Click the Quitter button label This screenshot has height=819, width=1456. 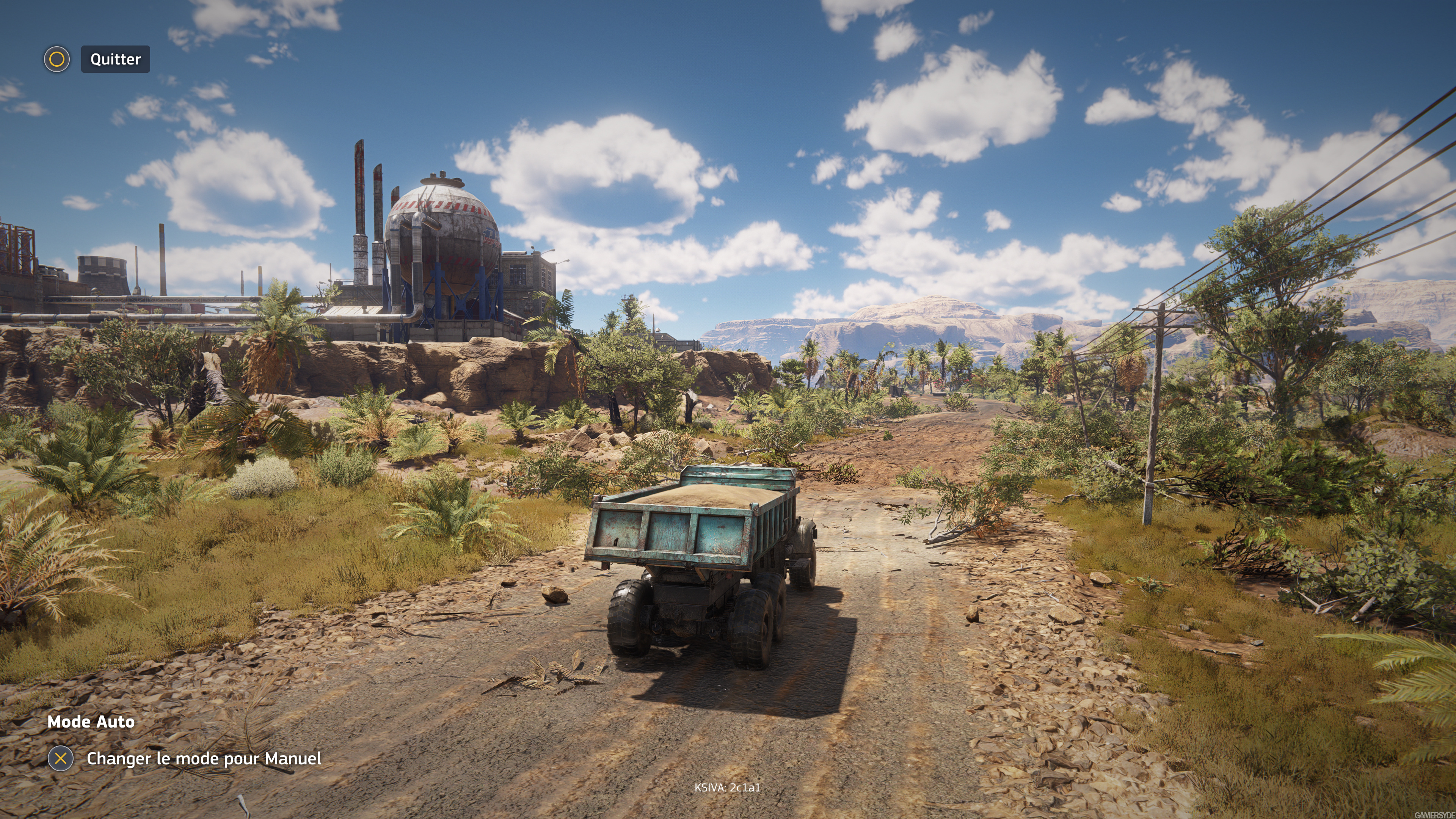tap(115, 60)
